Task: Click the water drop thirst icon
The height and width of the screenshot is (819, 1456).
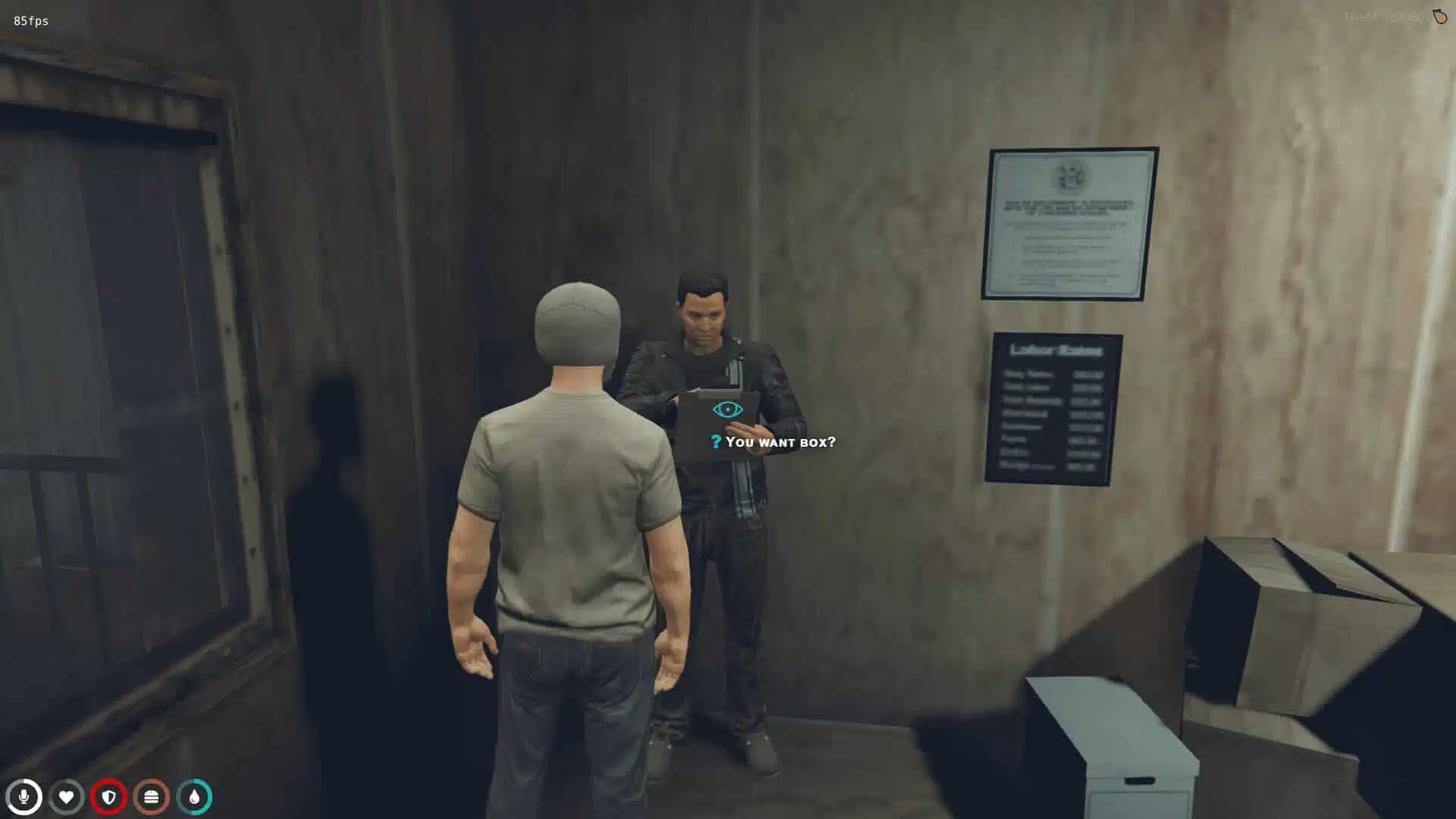Action: click(x=193, y=796)
